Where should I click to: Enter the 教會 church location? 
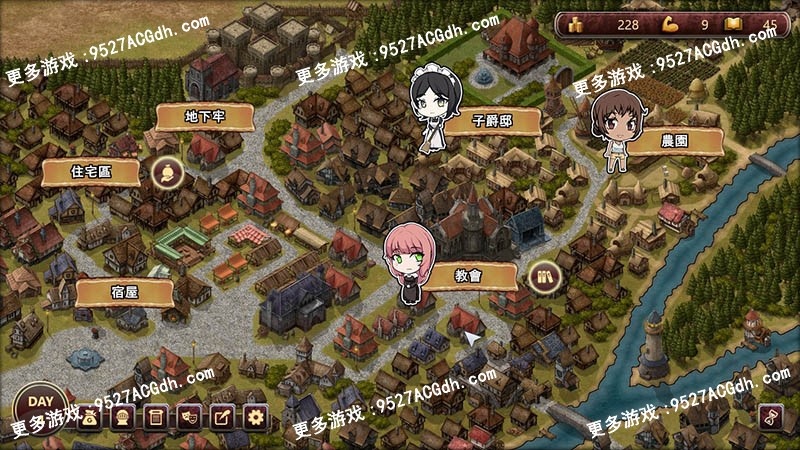coord(468,275)
